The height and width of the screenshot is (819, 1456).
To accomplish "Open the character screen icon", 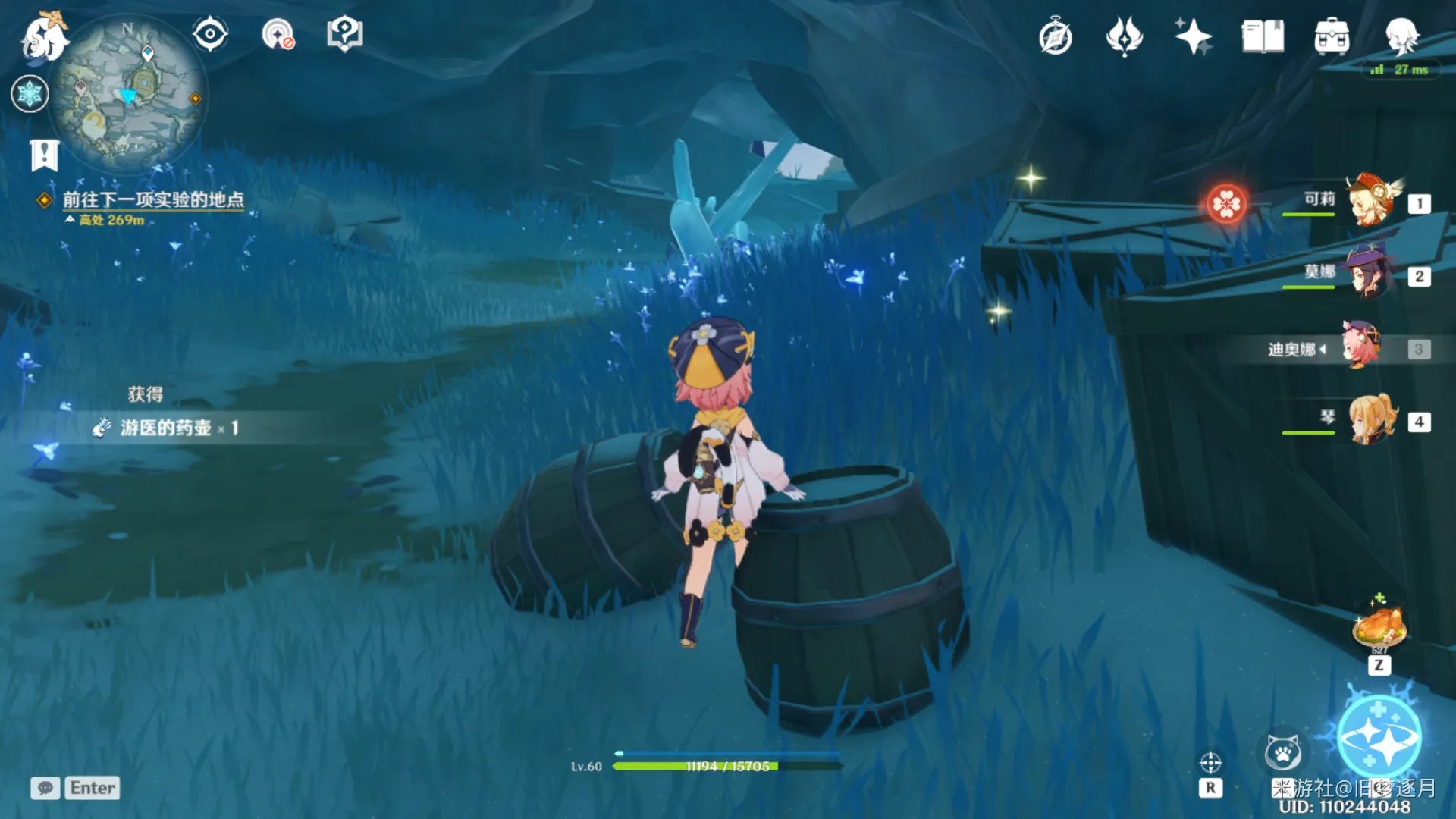I will click(x=1401, y=36).
